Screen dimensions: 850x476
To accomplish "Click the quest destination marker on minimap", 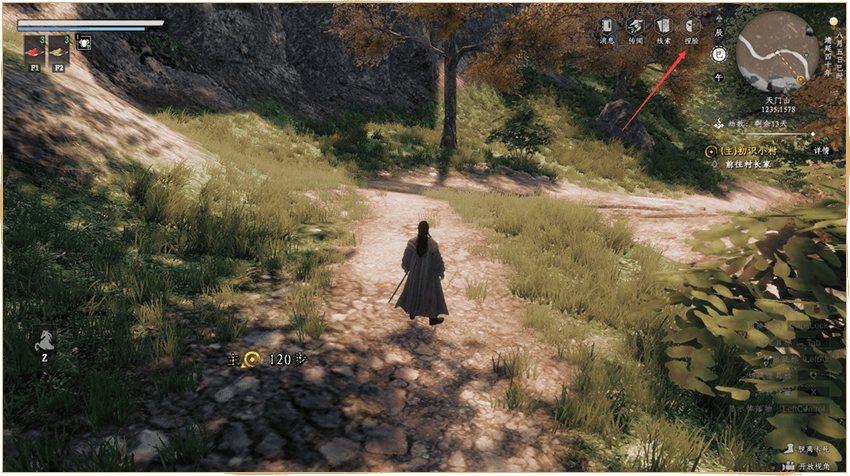I will tap(799, 78).
